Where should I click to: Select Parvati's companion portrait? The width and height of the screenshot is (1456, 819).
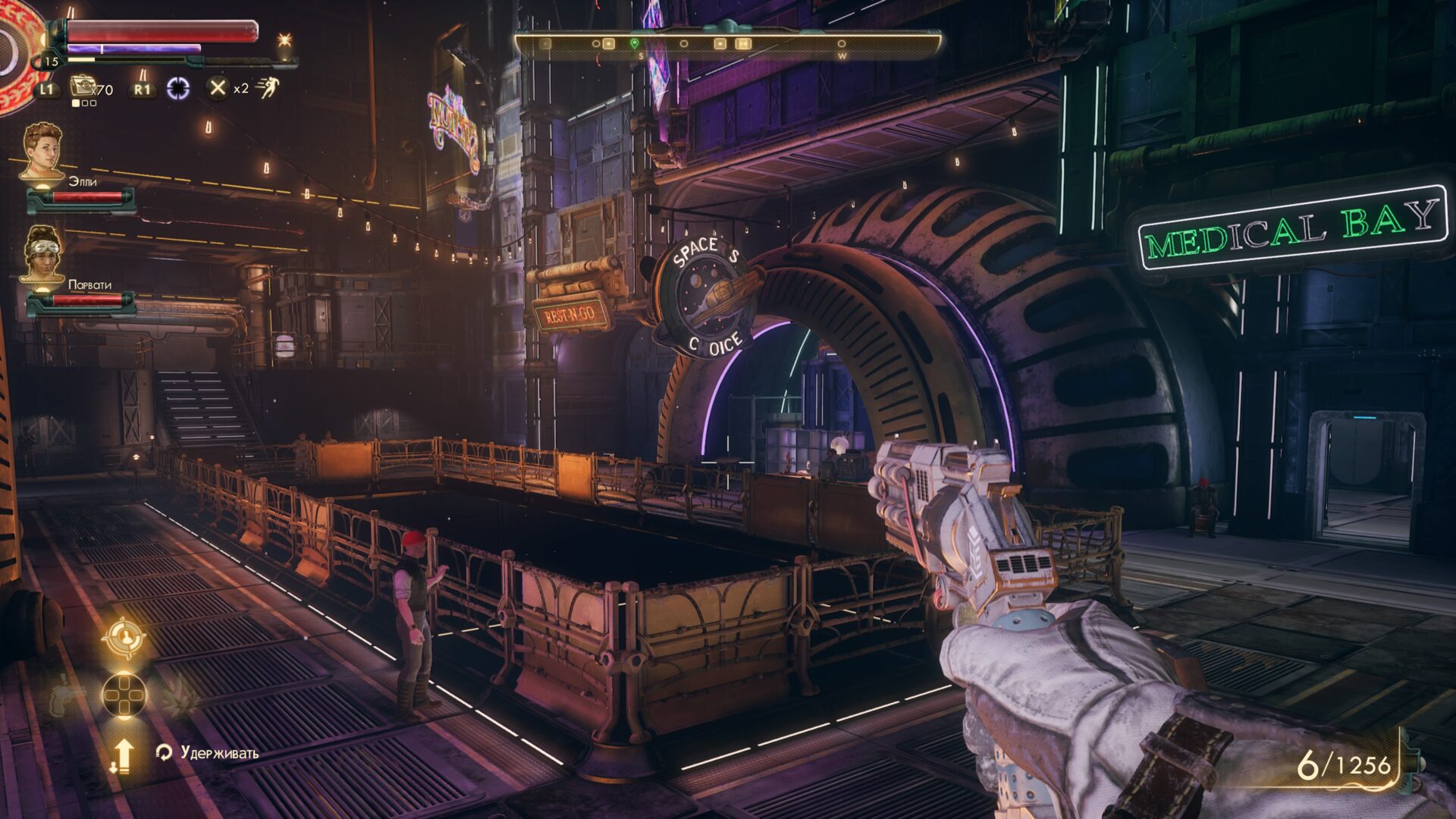pyautogui.click(x=42, y=254)
